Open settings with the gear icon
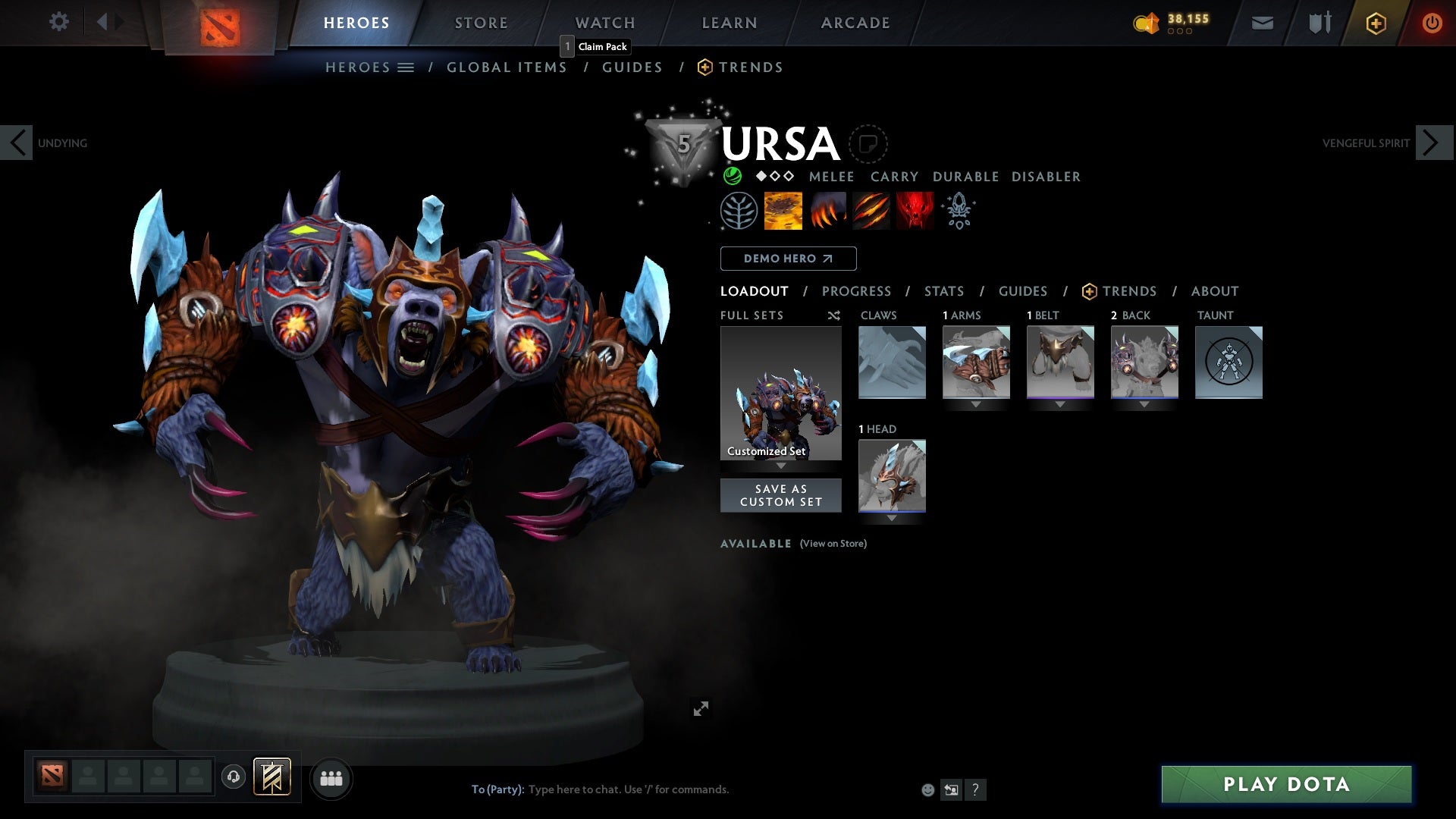This screenshot has height=819, width=1456. pos(59,22)
